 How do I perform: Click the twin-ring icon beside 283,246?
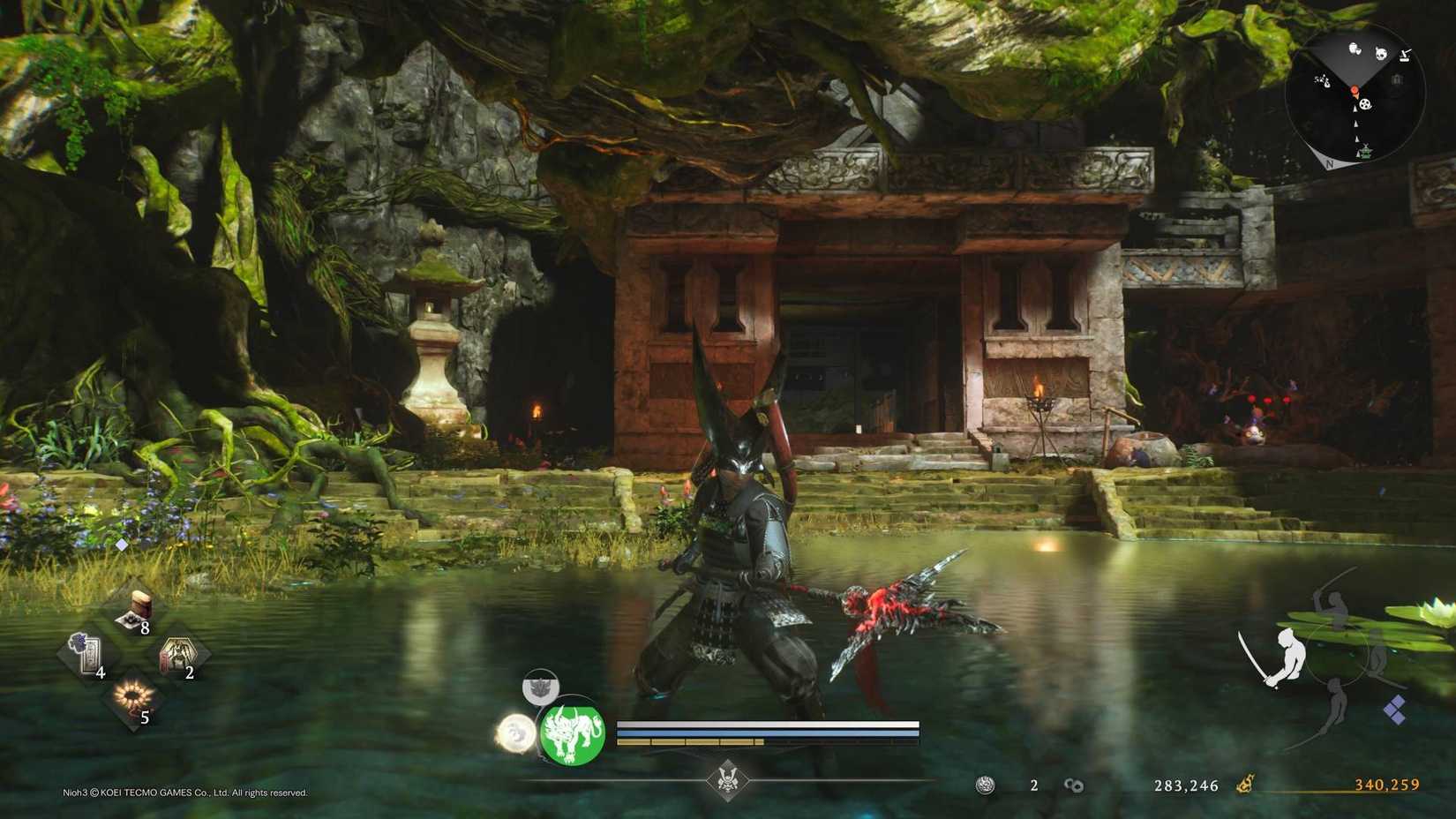click(1072, 785)
